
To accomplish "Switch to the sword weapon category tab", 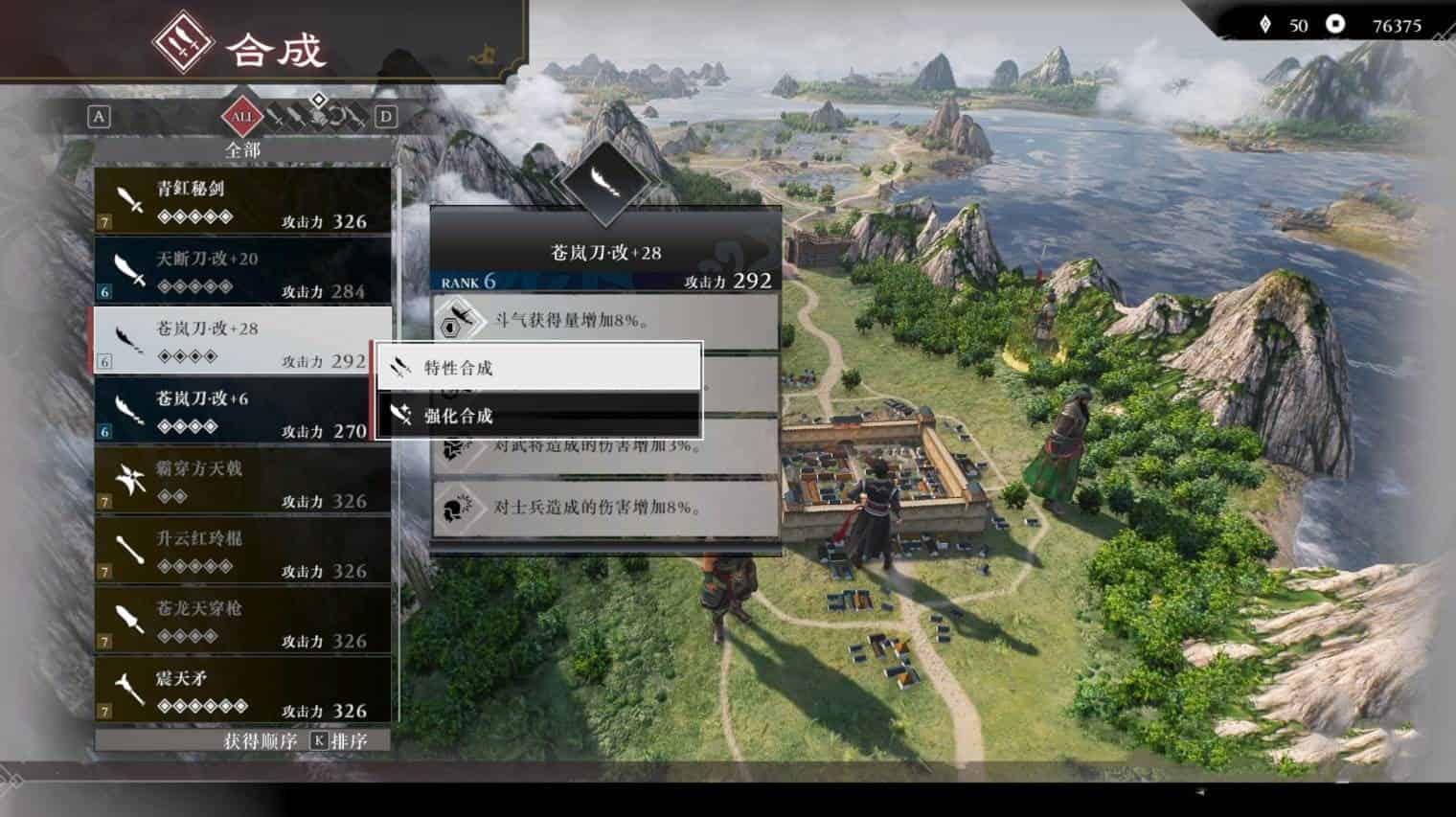I will (x=276, y=117).
